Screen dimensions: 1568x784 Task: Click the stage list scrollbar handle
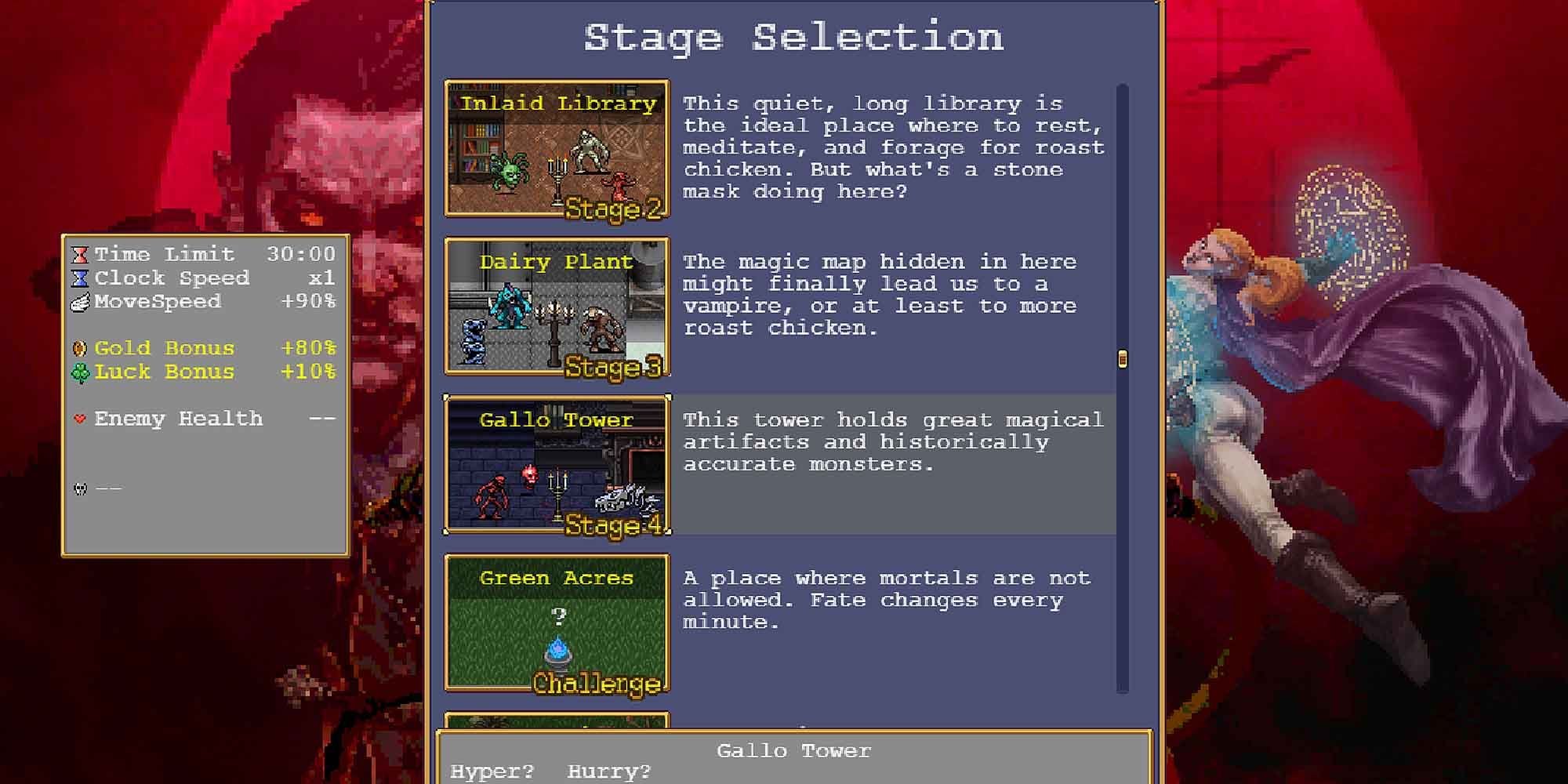point(1122,359)
